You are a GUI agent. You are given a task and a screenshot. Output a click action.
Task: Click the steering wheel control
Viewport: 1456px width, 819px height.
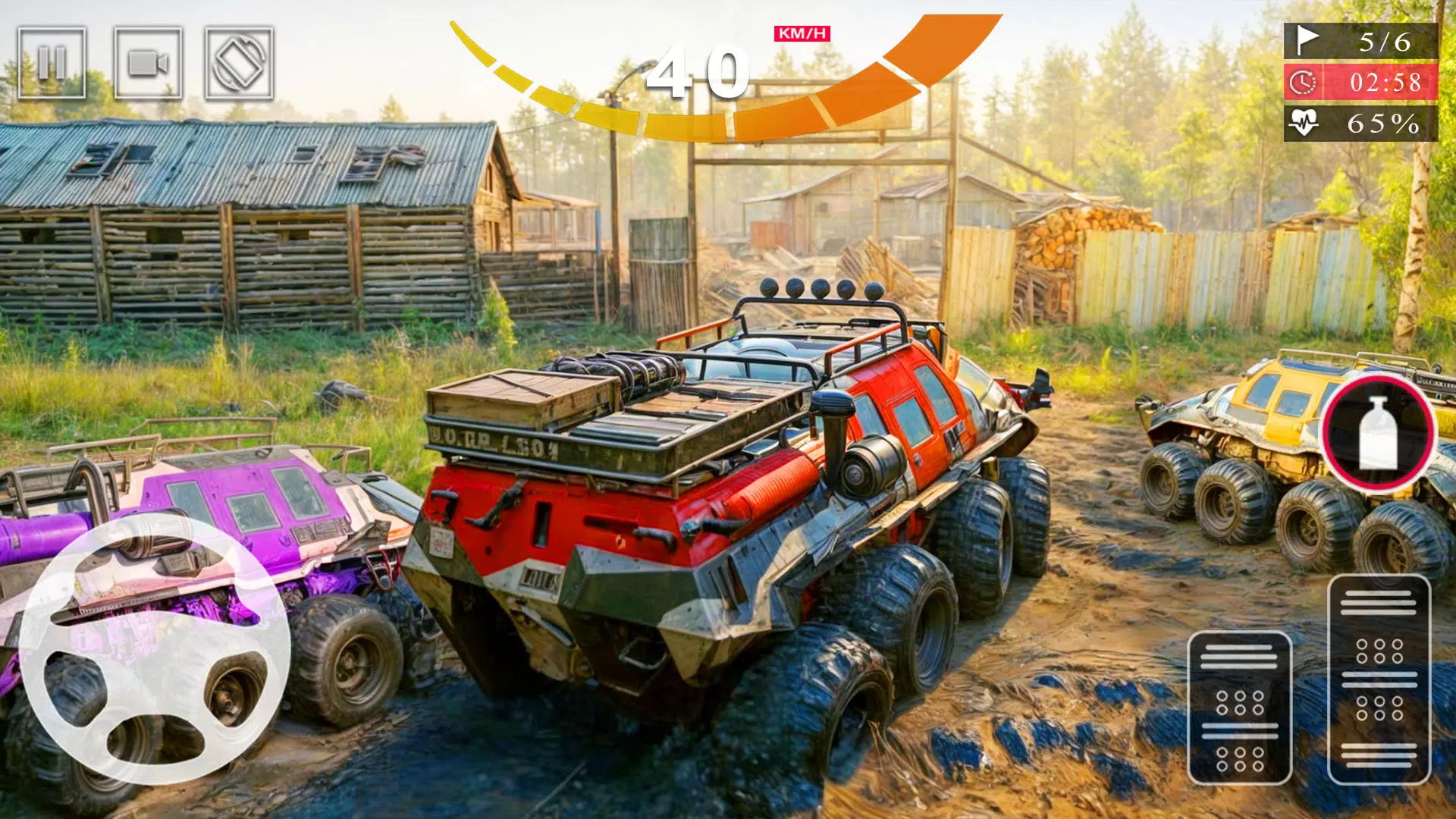click(x=155, y=649)
